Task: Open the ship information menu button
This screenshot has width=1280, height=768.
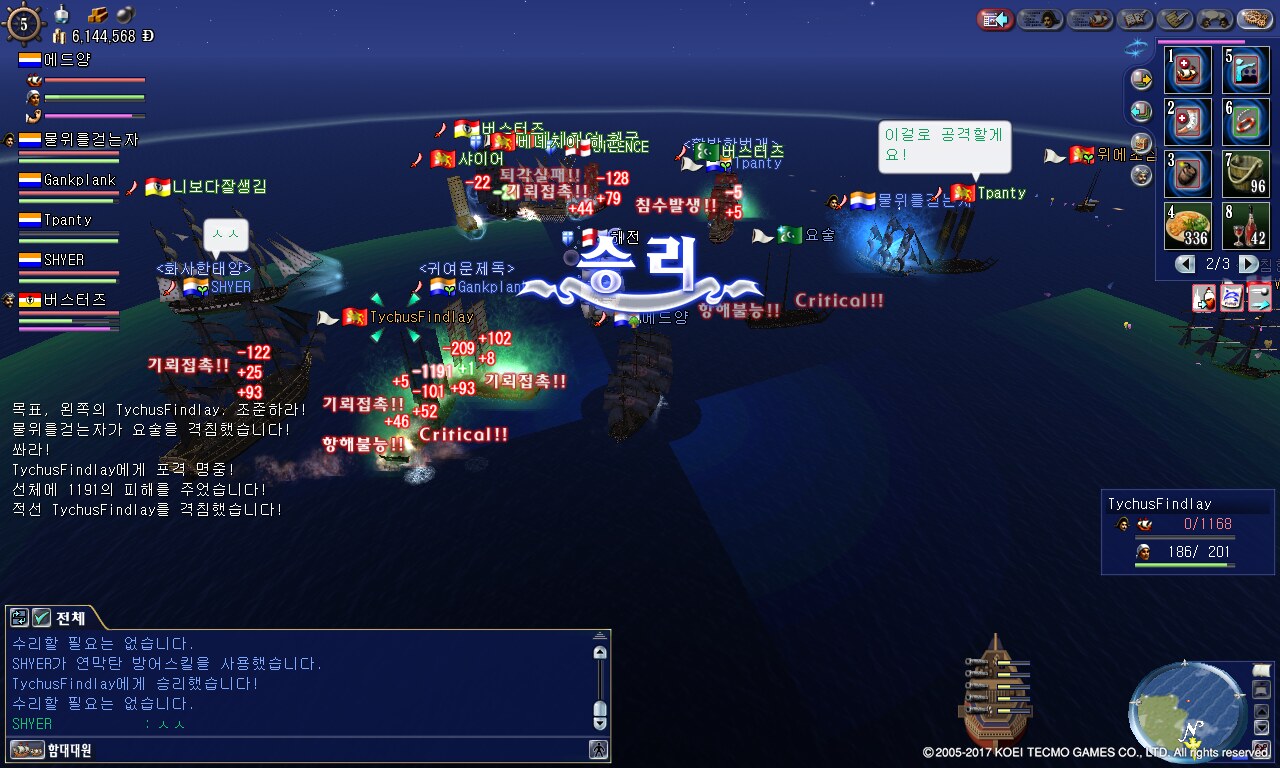Action: pos(1090,19)
